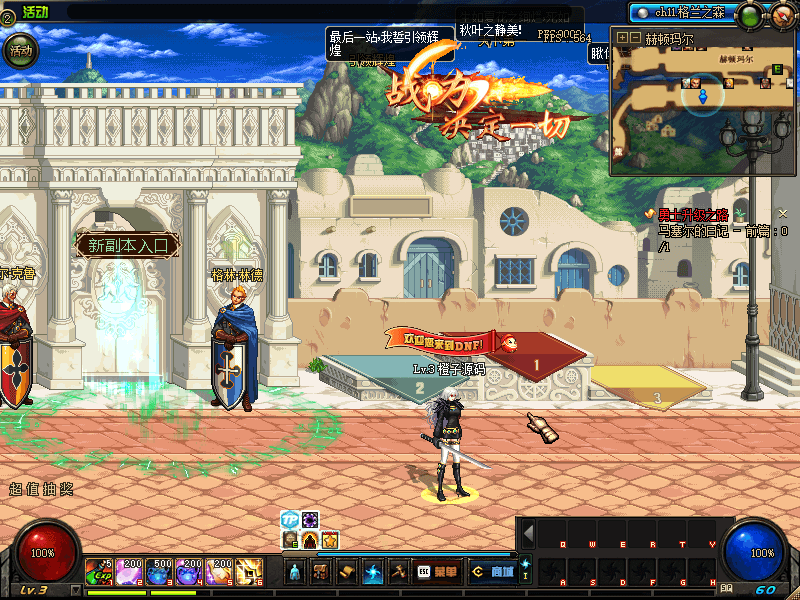Select the scroll icon in menu bar
The height and width of the screenshot is (600, 800).
pos(346,572)
